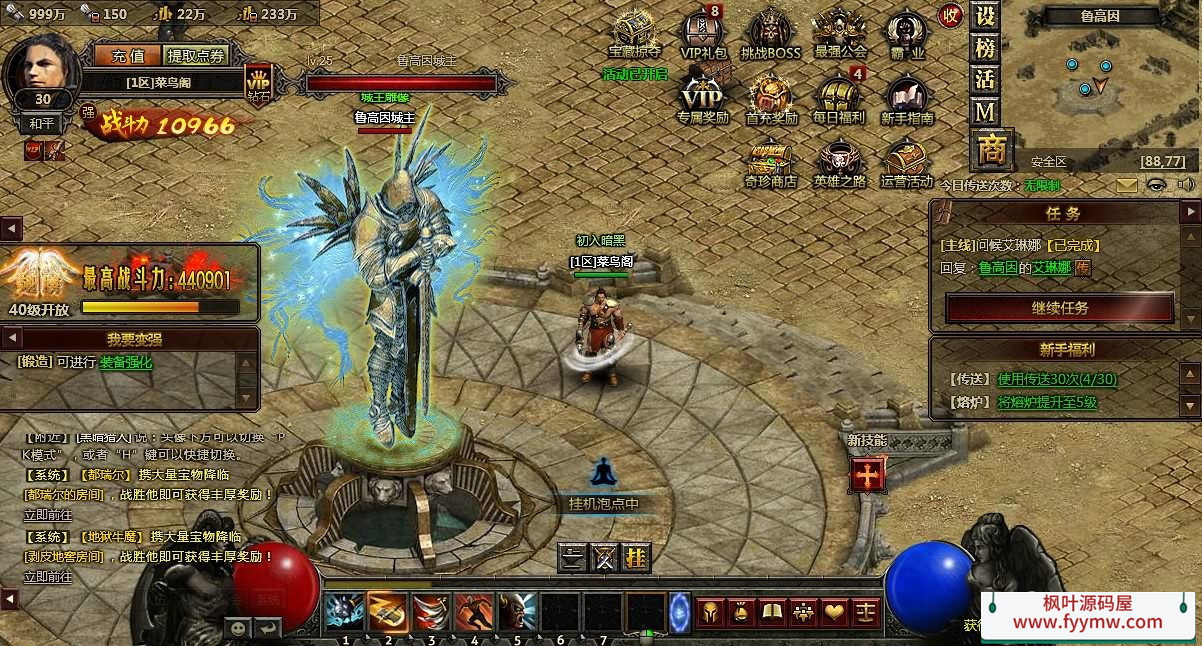Viewport: 1202px width, 646px height.
Task: Open the 最强公会 guild icon
Action: click(840, 32)
